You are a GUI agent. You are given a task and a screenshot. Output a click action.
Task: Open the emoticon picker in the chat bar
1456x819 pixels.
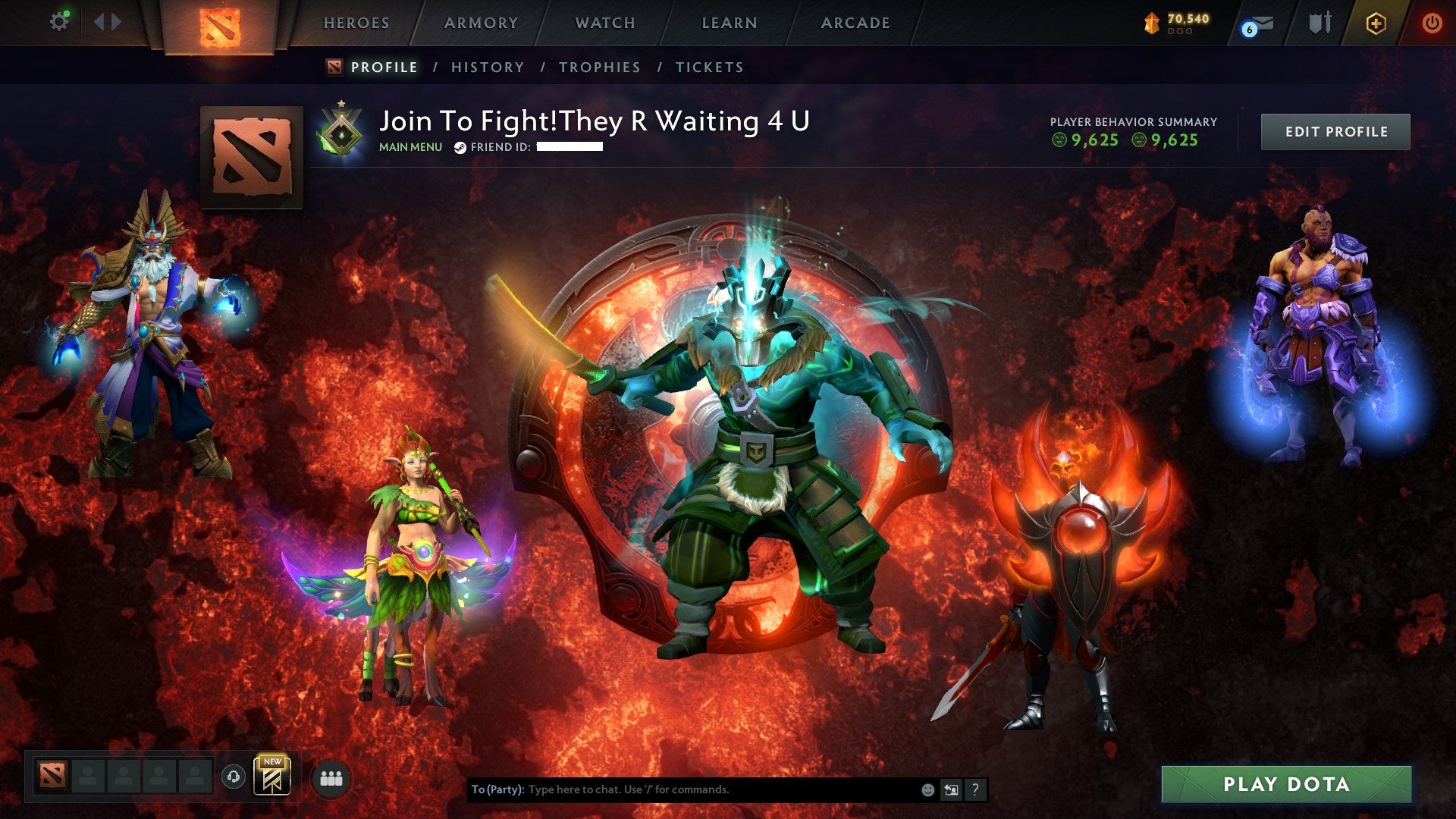point(927,789)
